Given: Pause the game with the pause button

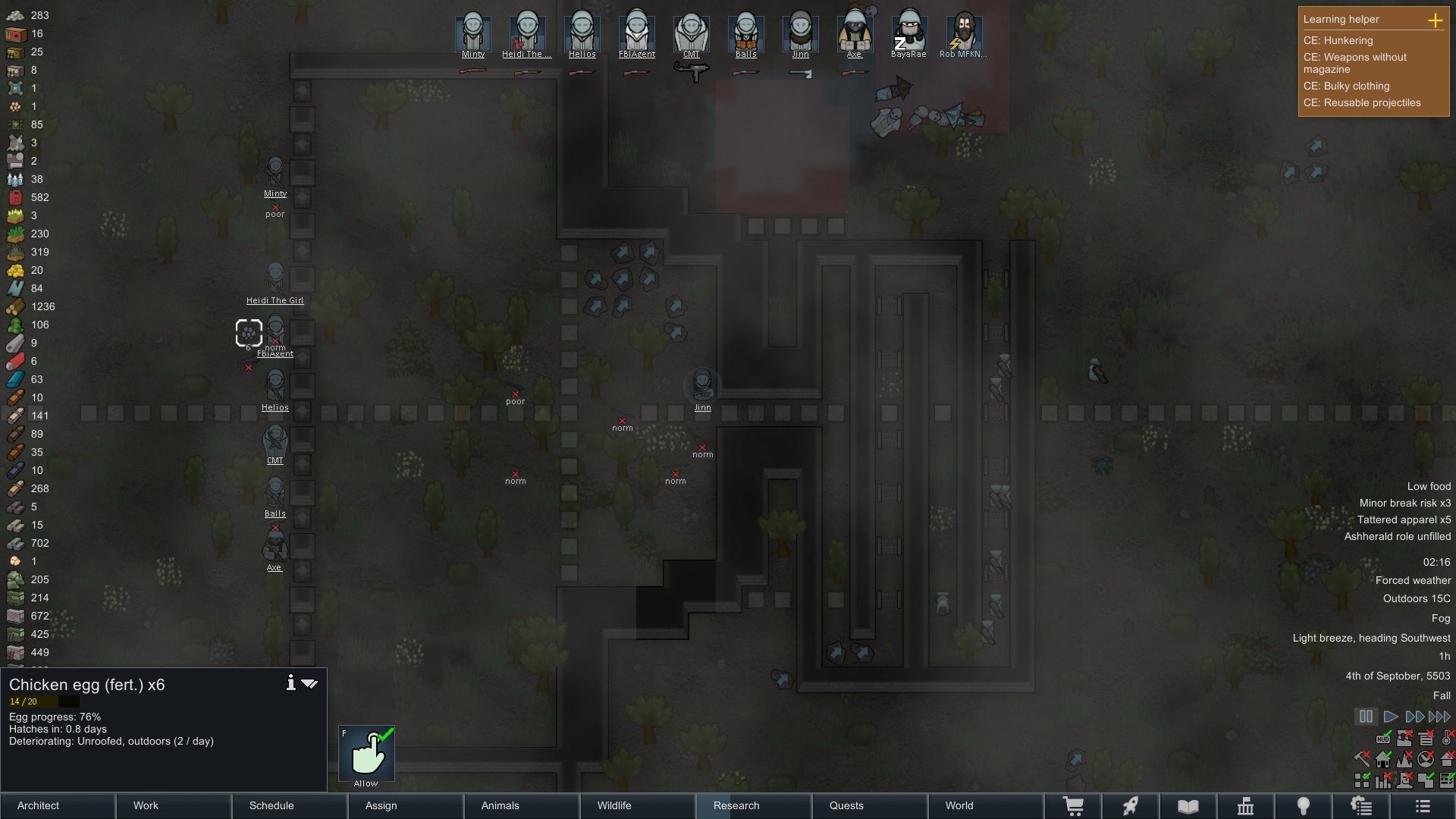Looking at the screenshot, I should tap(1366, 717).
